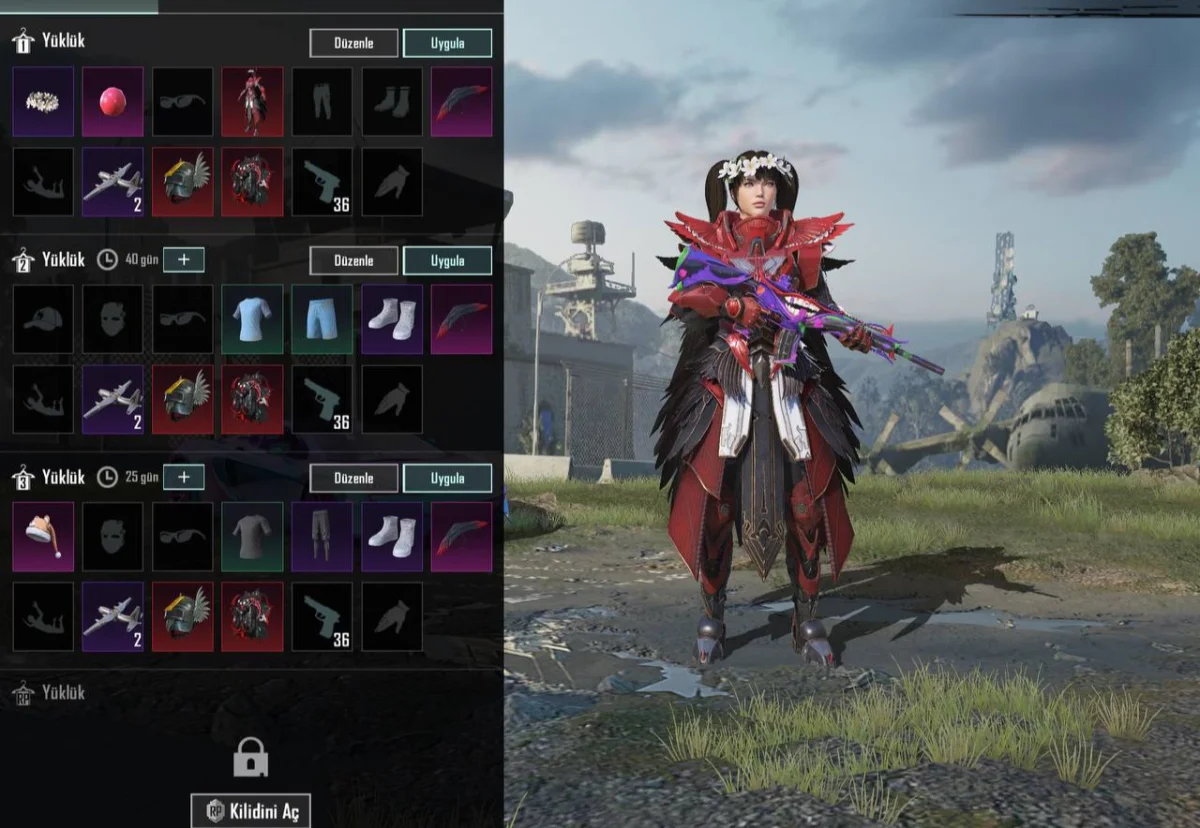Pick the light blue t-shirt slot
Screen dimensions: 1200x828
(252, 319)
